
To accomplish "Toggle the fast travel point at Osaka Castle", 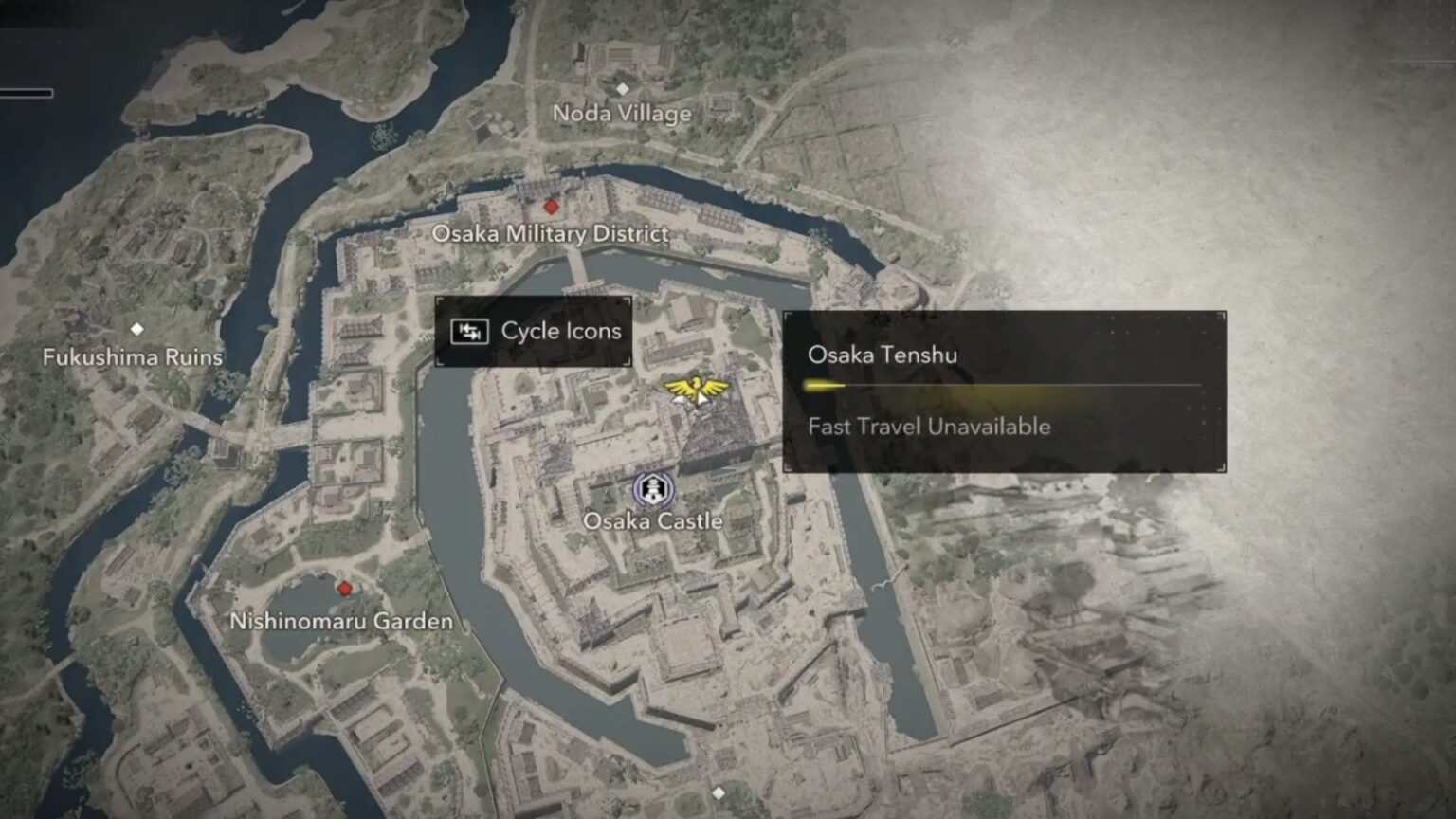I will tap(654, 489).
